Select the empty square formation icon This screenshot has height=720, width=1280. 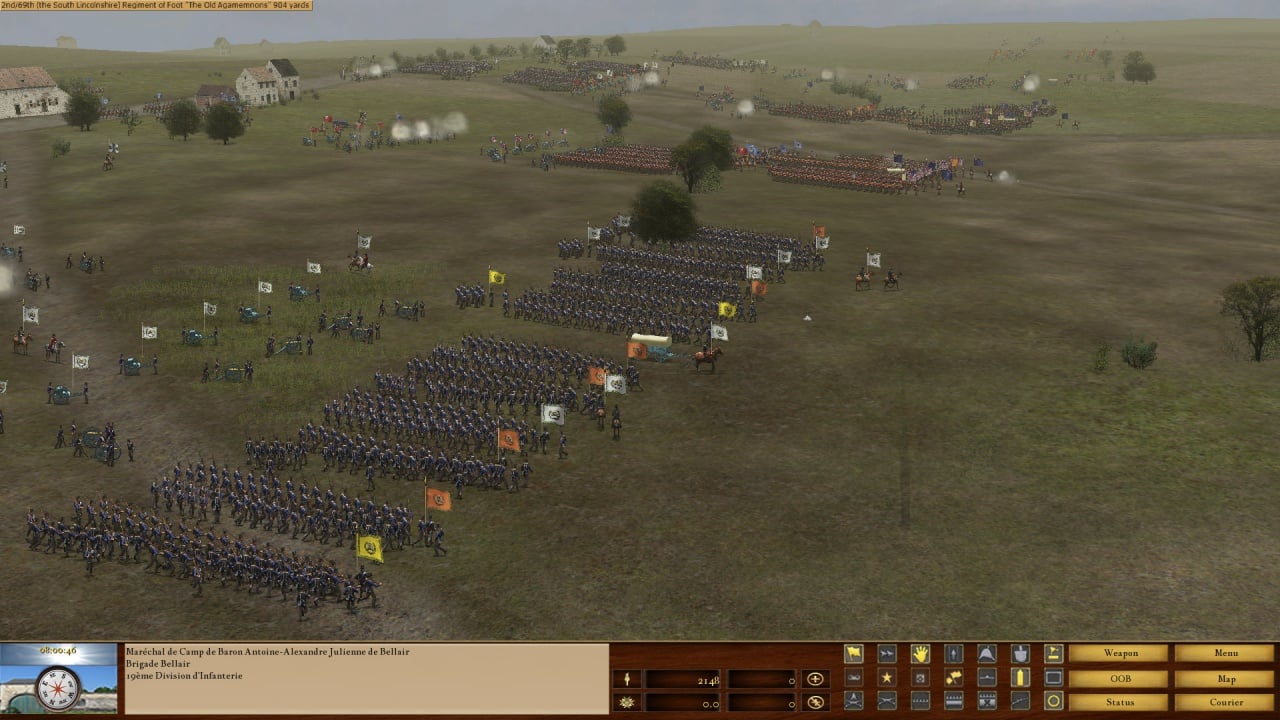click(x=1053, y=677)
